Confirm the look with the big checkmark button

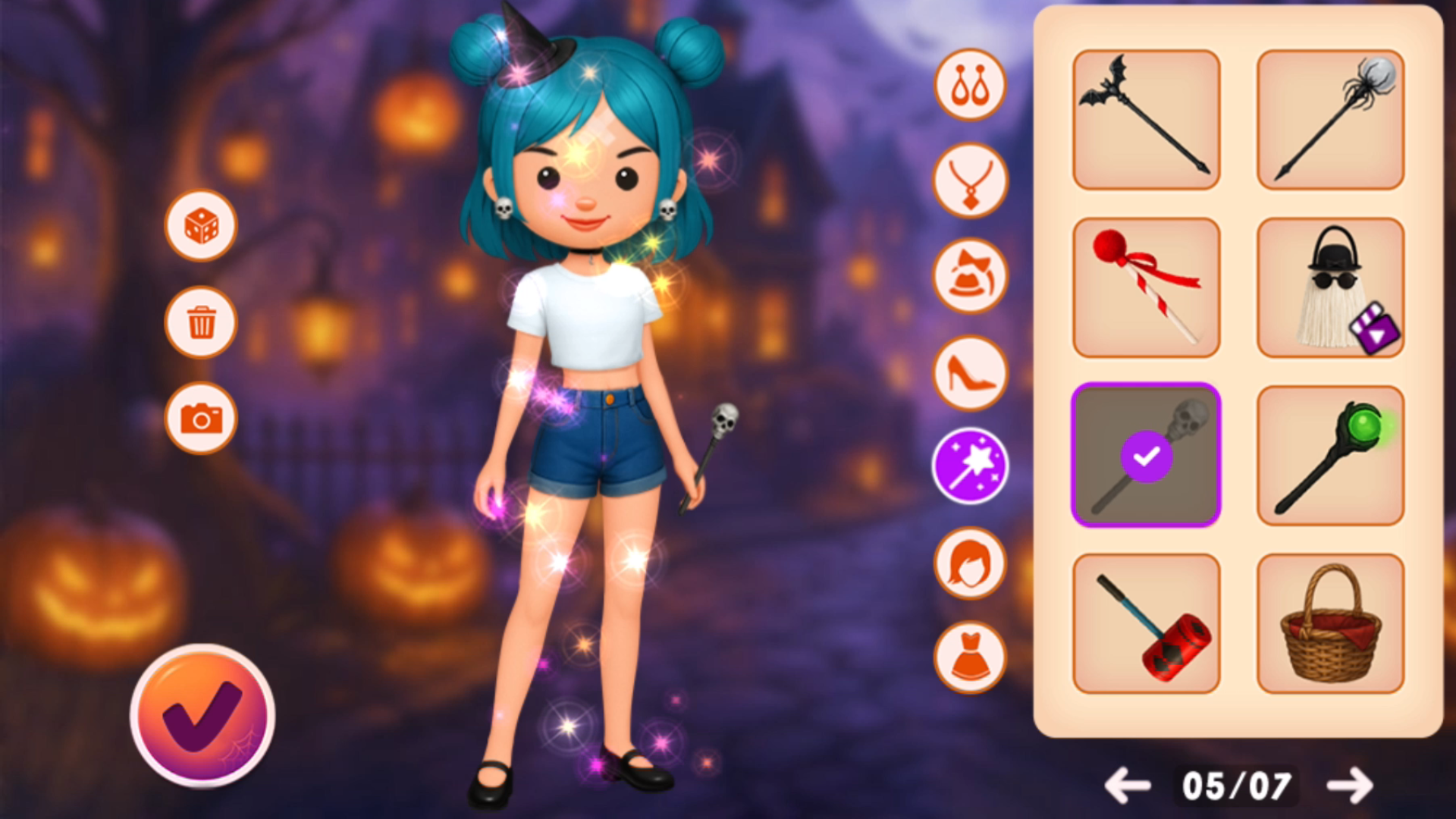coord(202,715)
